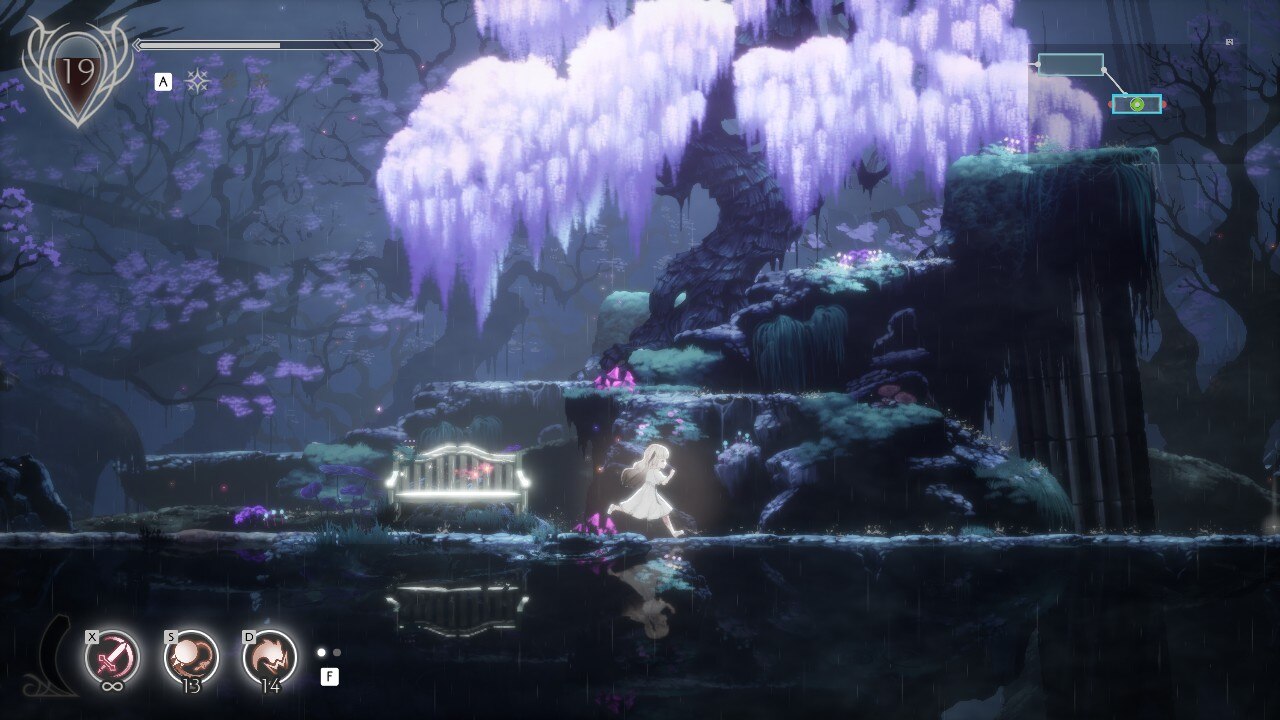Switch skill set using the two dots
Screen dimensions: 1280x720
(x=329, y=653)
